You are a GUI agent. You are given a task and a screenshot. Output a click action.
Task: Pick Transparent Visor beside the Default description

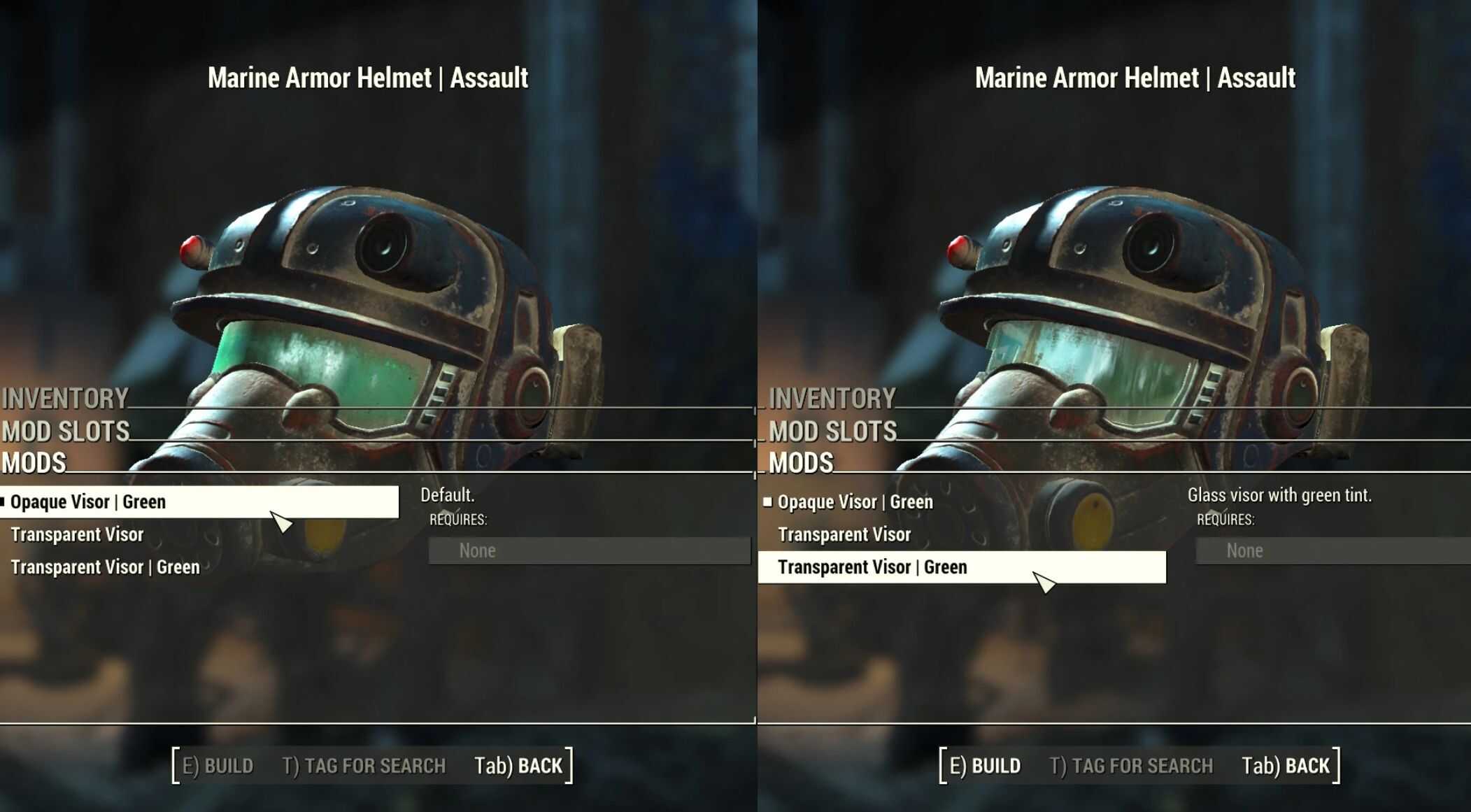[77, 535]
